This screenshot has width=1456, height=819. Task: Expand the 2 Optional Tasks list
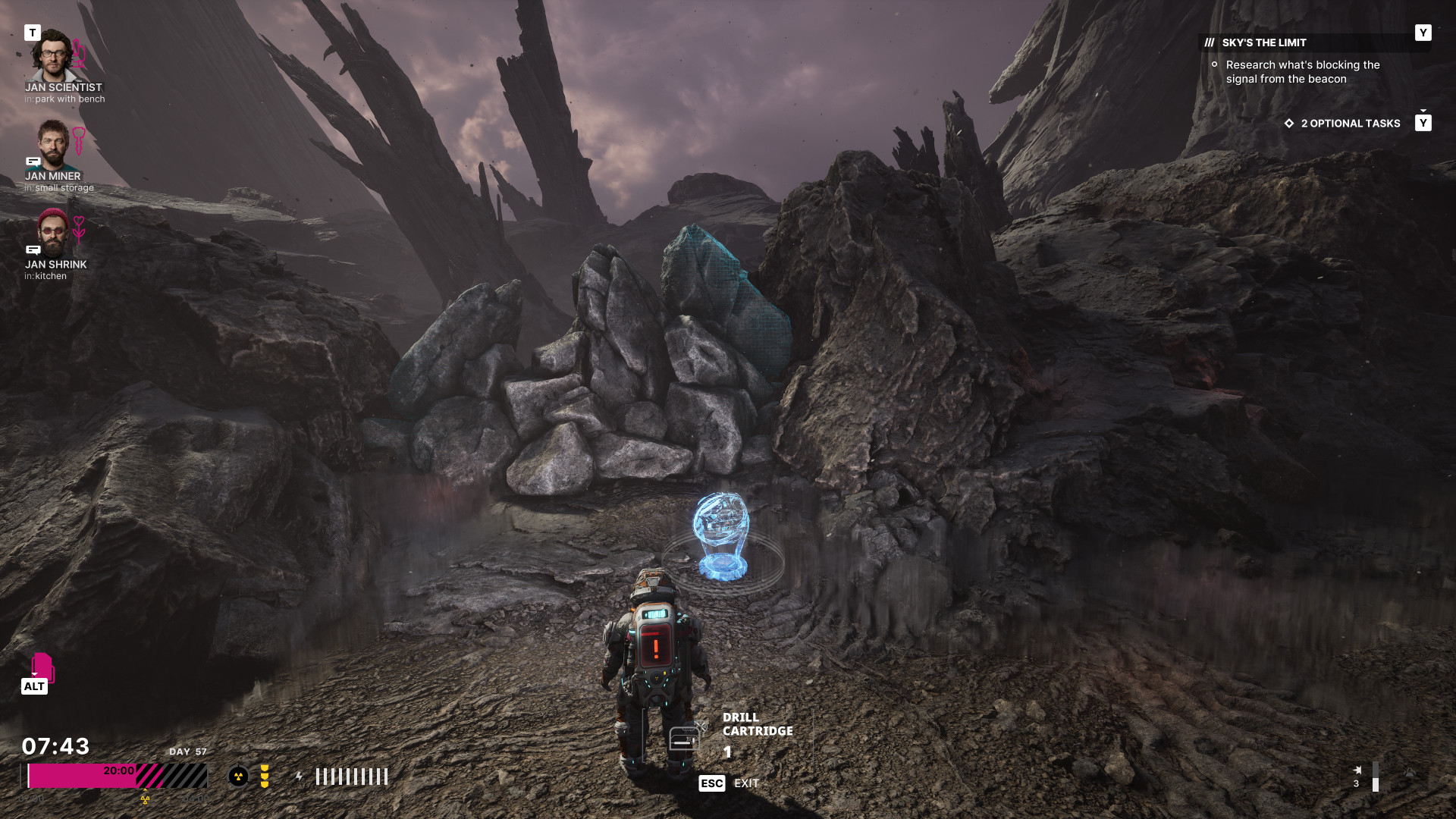coord(1350,124)
